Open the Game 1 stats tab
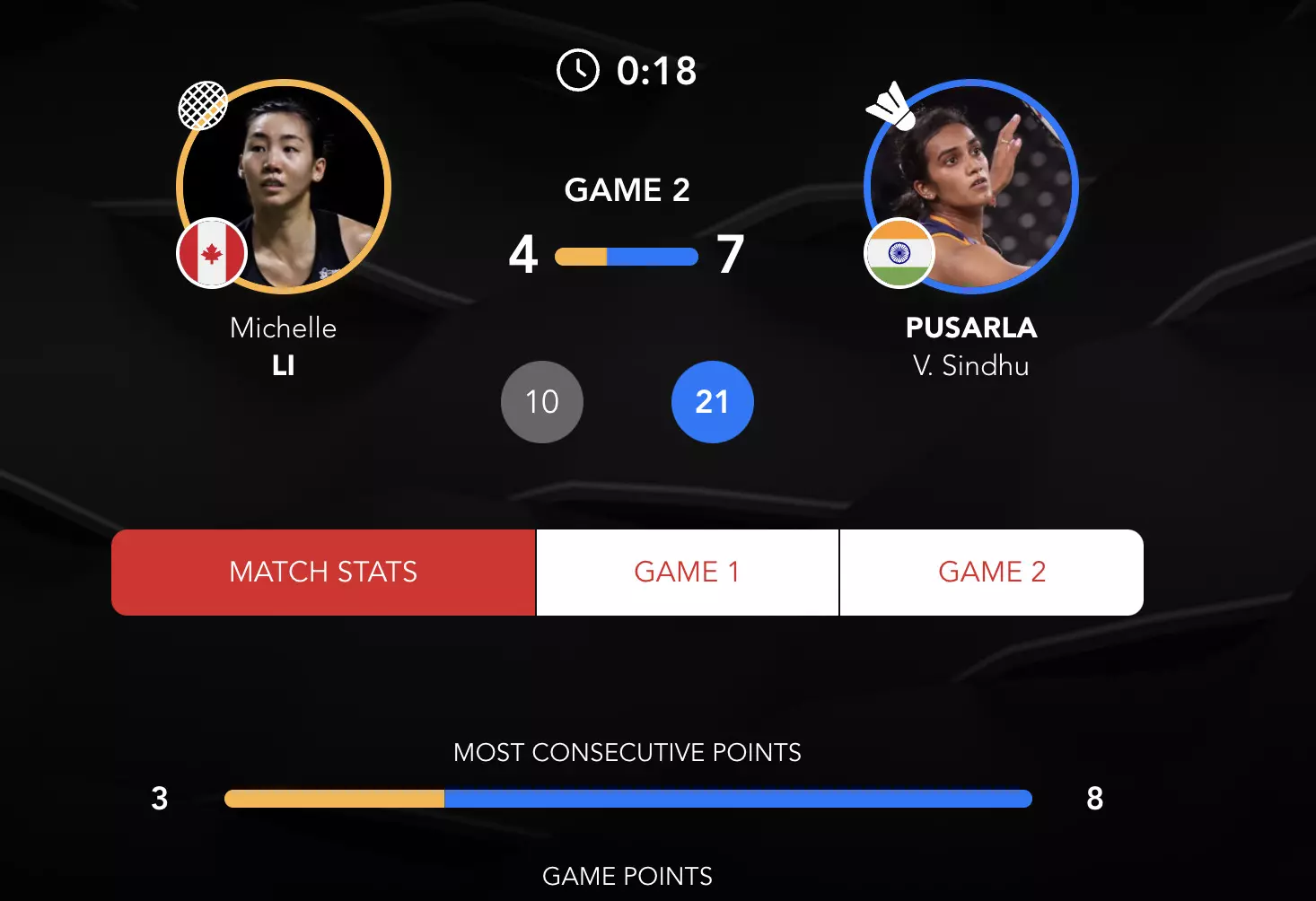The height and width of the screenshot is (901, 1316). [687, 573]
